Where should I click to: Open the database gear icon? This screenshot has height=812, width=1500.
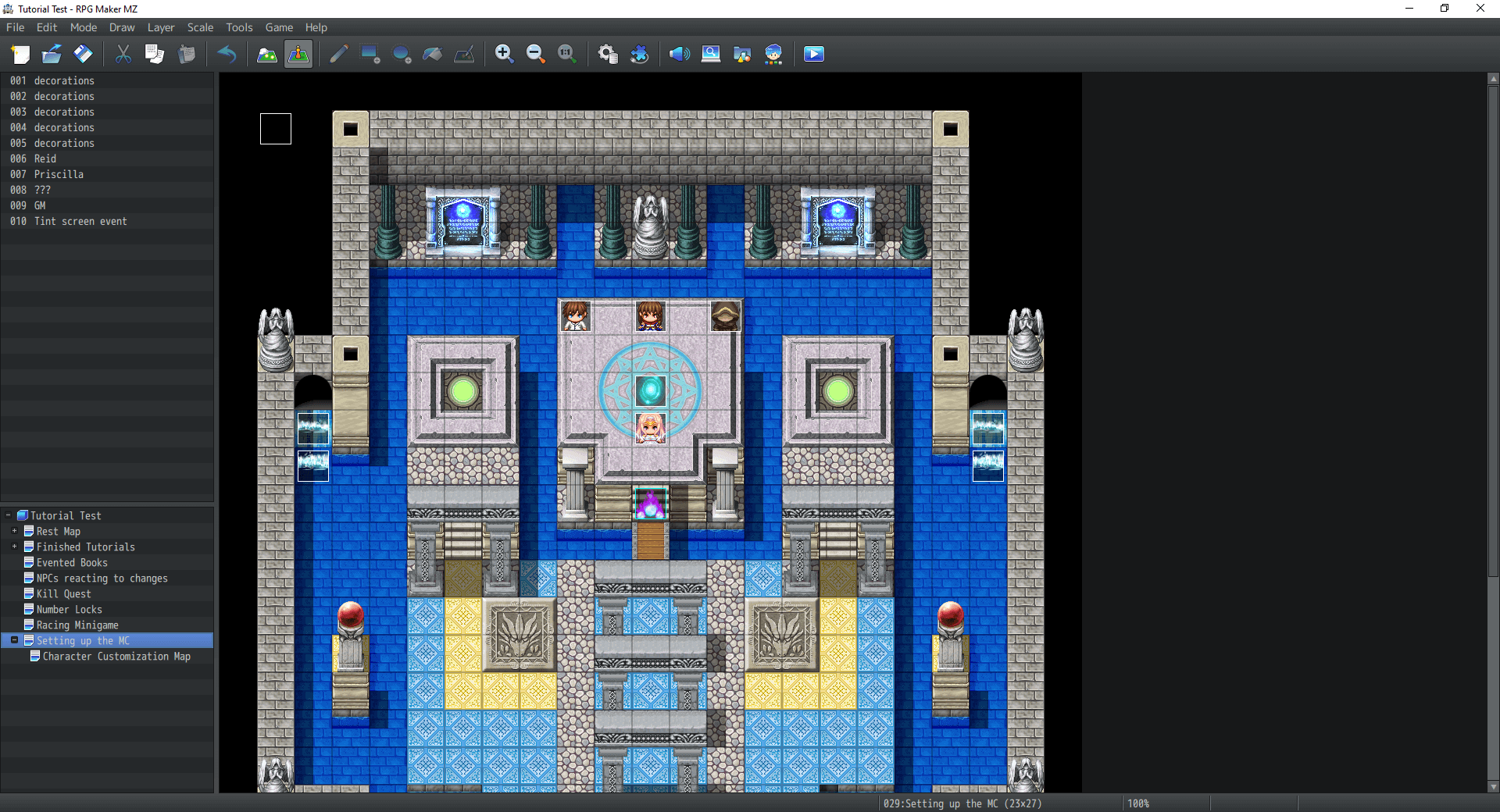click(607, 54)
